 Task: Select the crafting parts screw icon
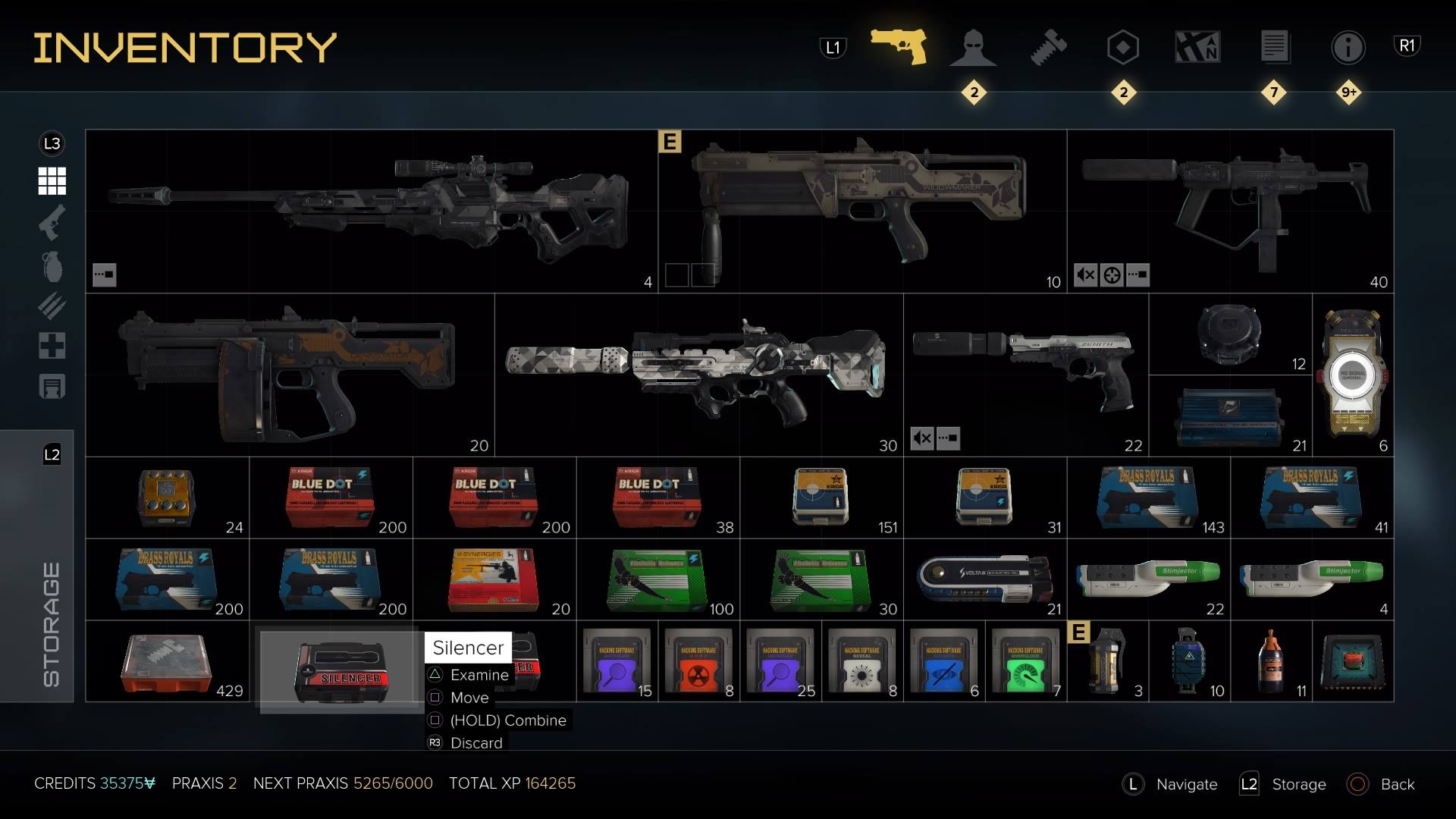click(x=1049, y=47)
